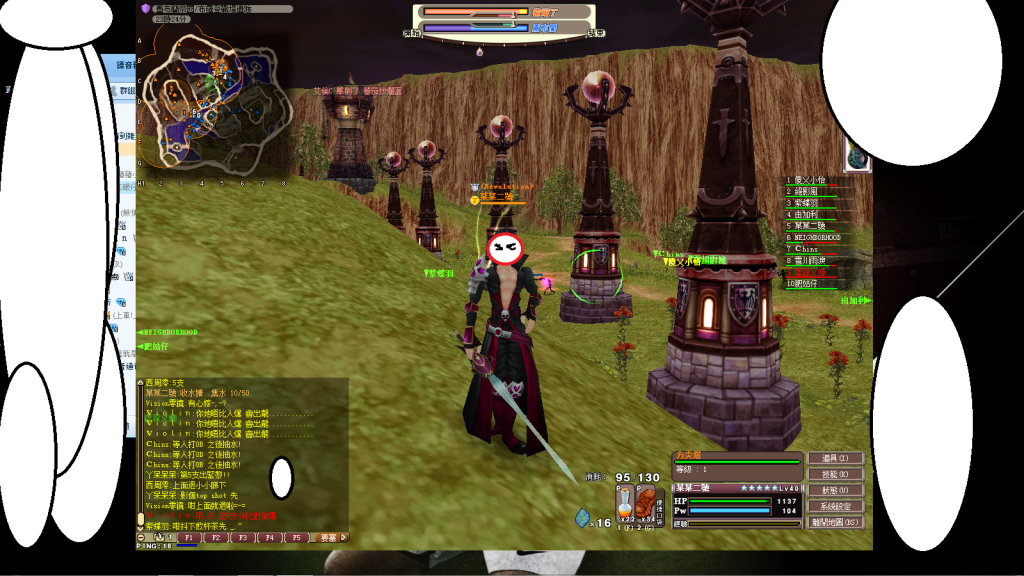The image size is (1024, 576).
Task: Open 系統設定 system settings
Action: 835,506
